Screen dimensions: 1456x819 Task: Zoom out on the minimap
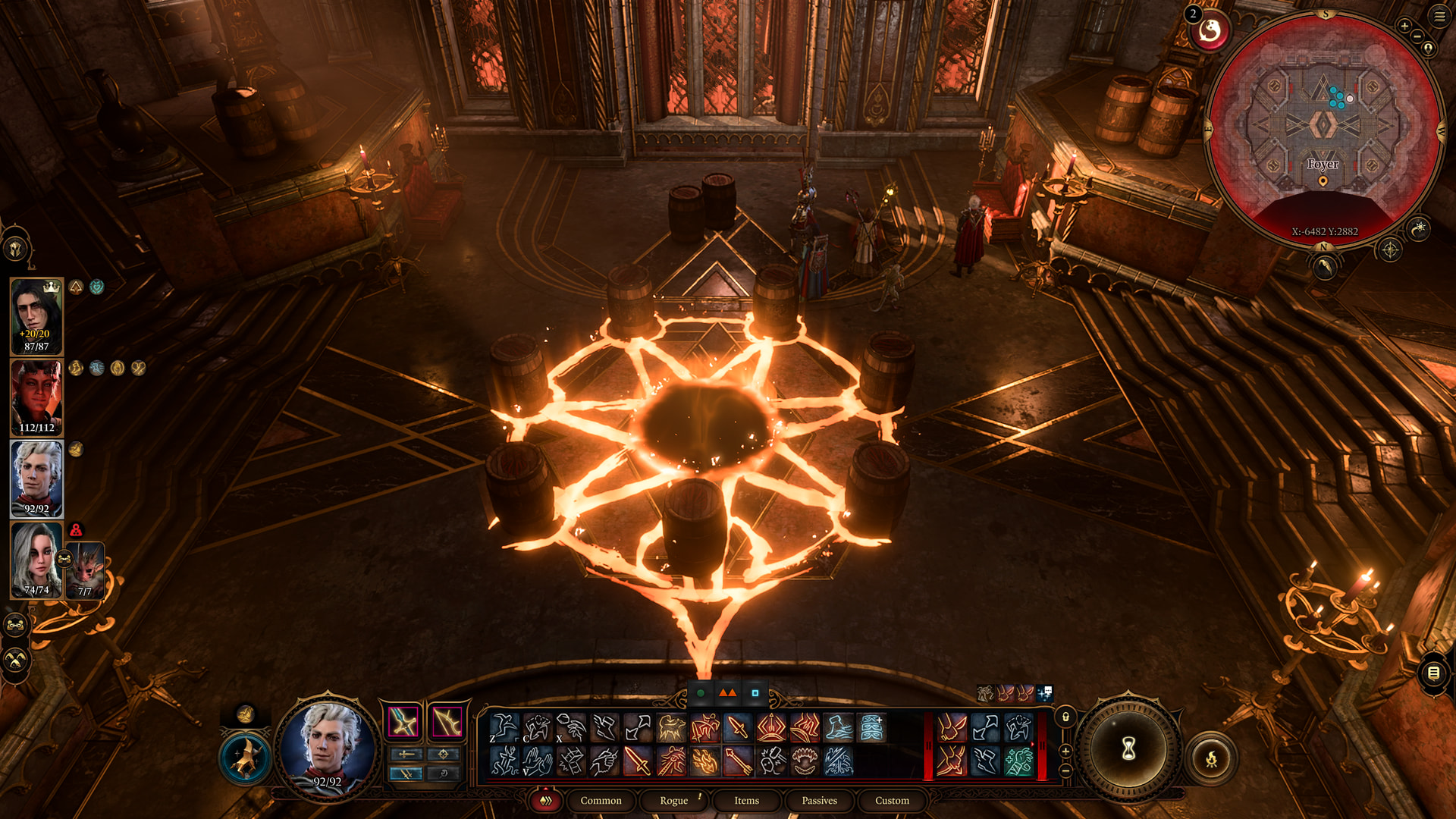click(x=1417, y=36)
